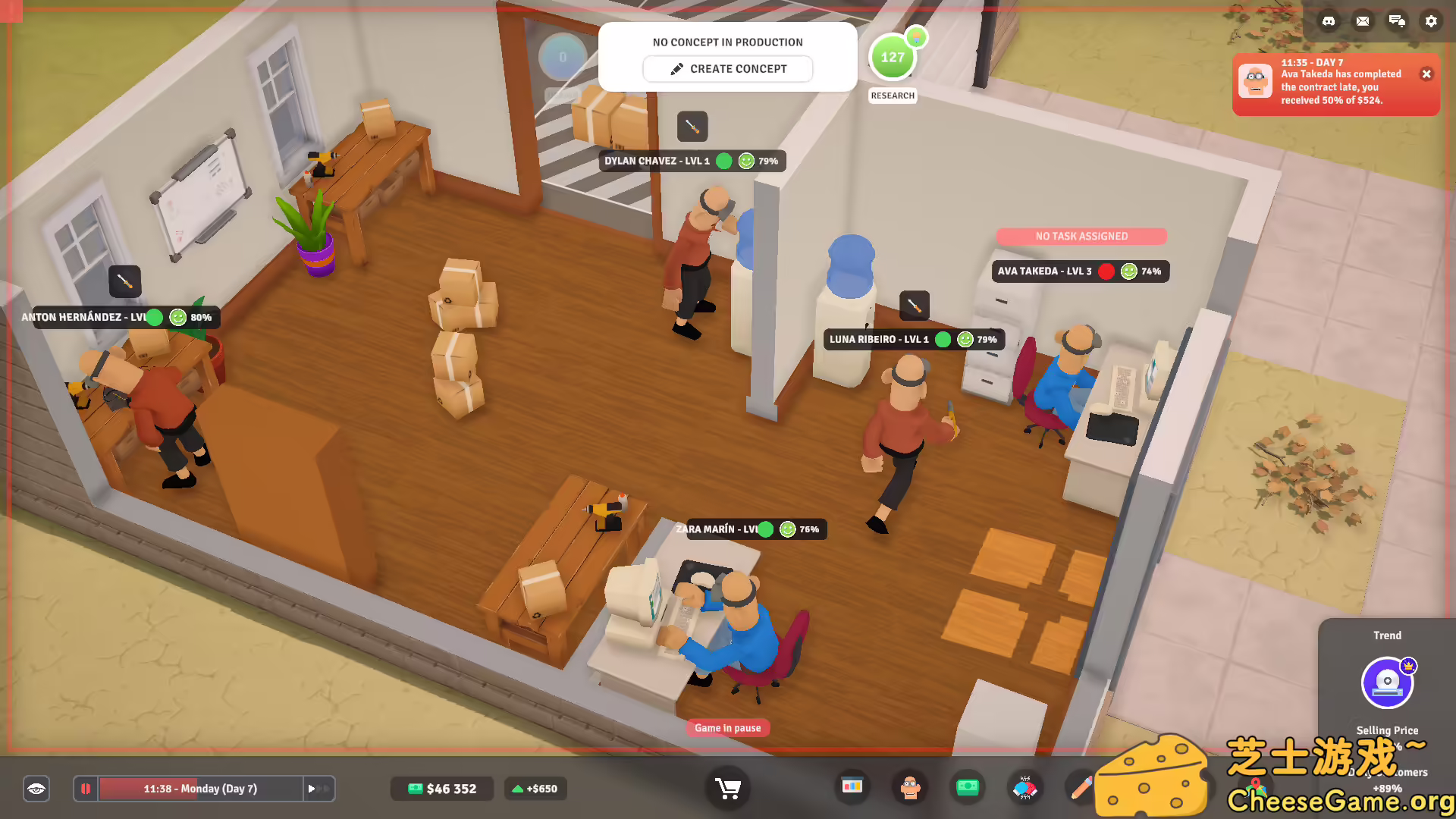
Task: Select the pencil build/edit tool
Action: (x=1083, y=788)
